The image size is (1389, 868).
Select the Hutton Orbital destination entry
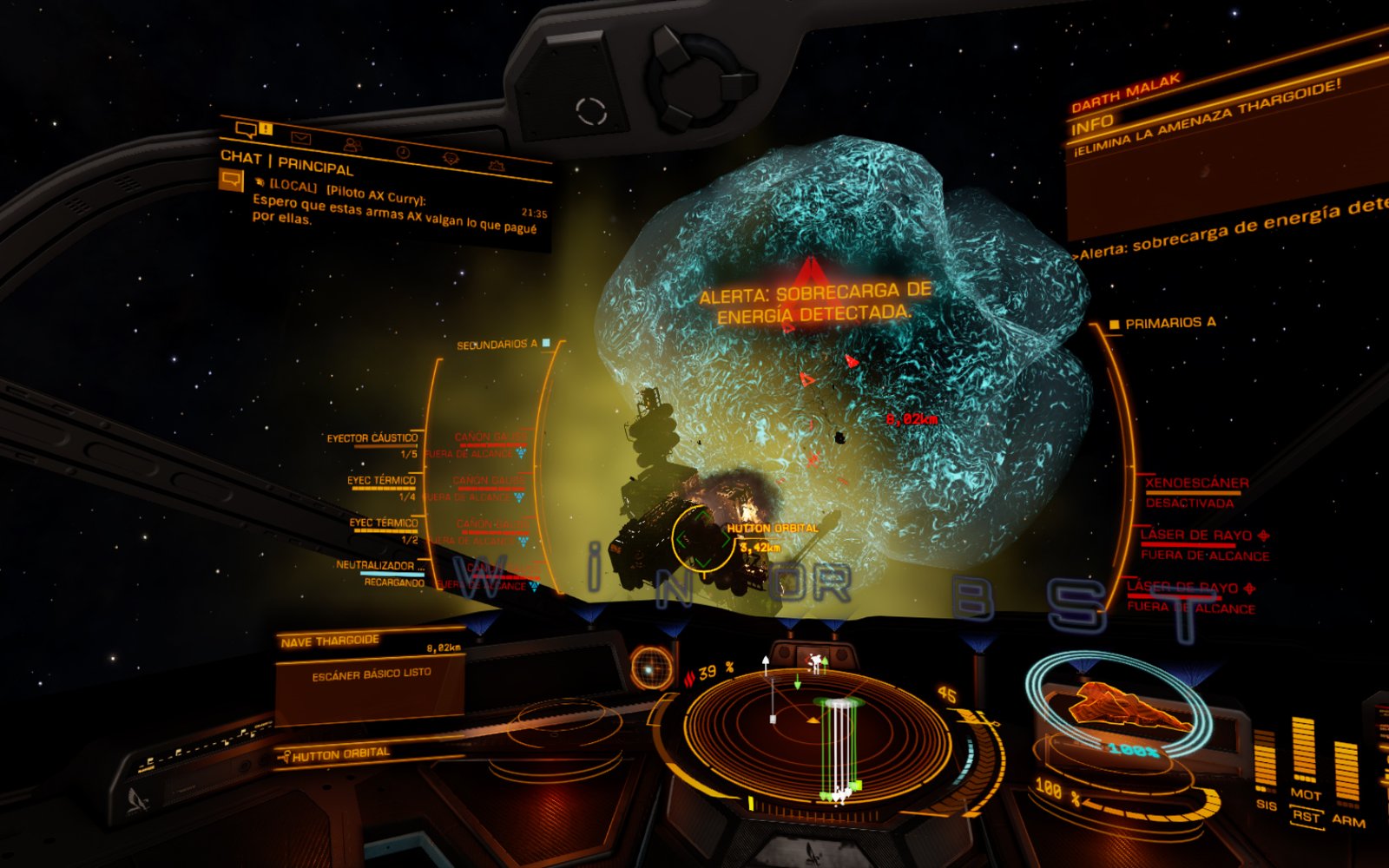(340, 754)
